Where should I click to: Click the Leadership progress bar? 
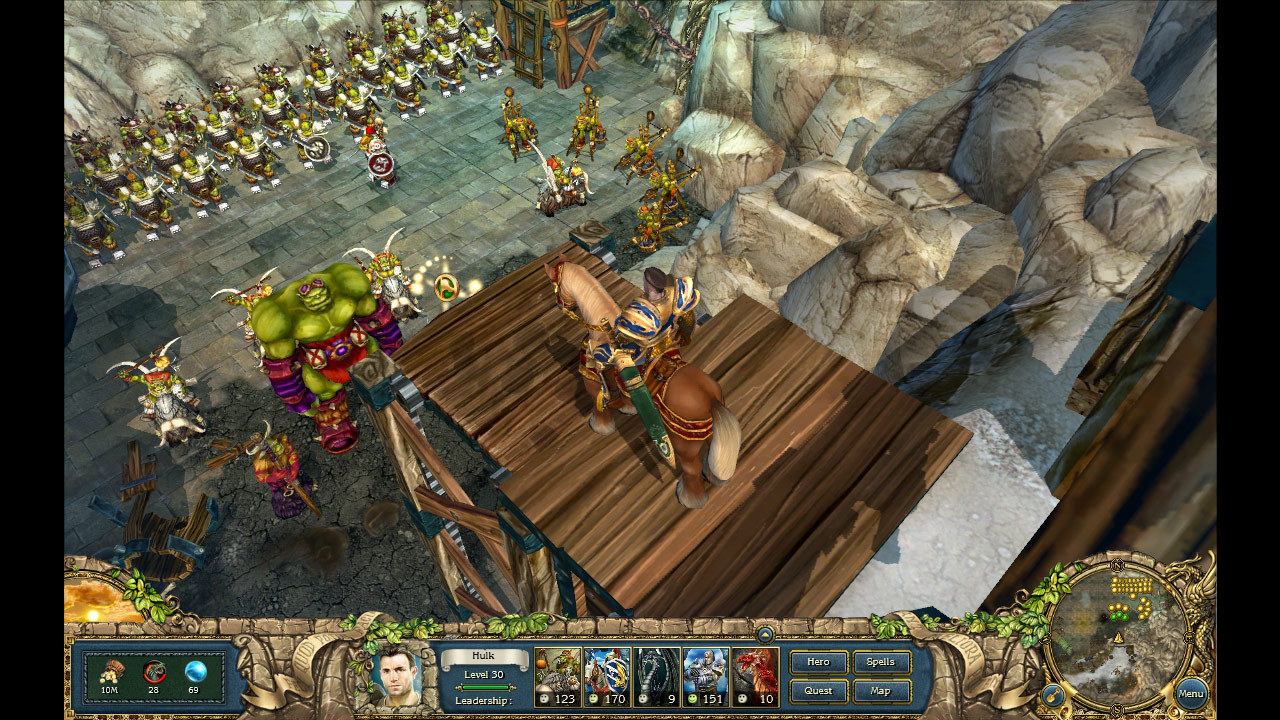point(487,686)
